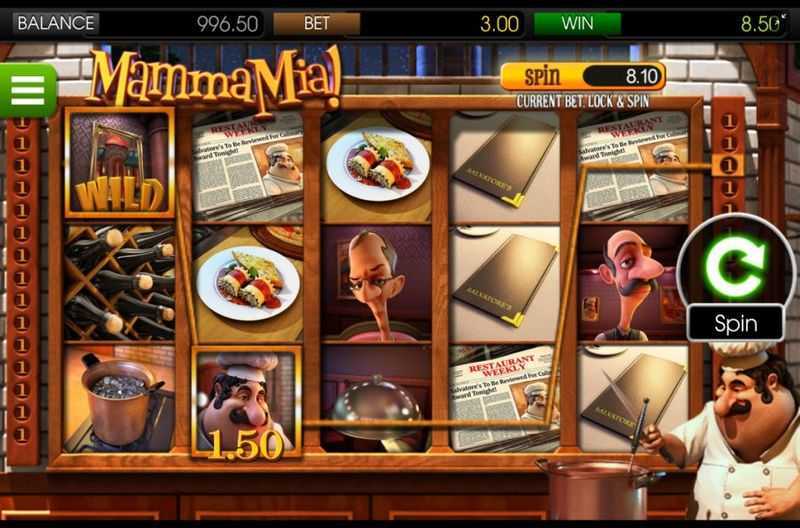Open the green hamburger menu
The width and height of the screenshot is (800, 528).
pos(27,90)
